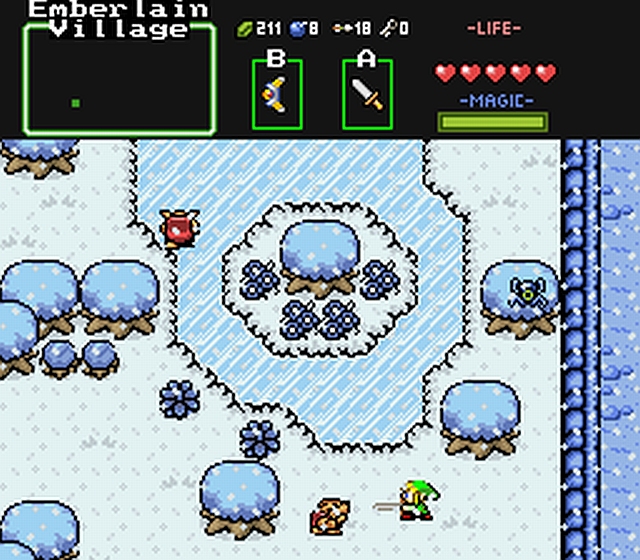Screen dimensions: 640x560
Task: Select the A-slot sword item
Action: (x=367, y=95)
